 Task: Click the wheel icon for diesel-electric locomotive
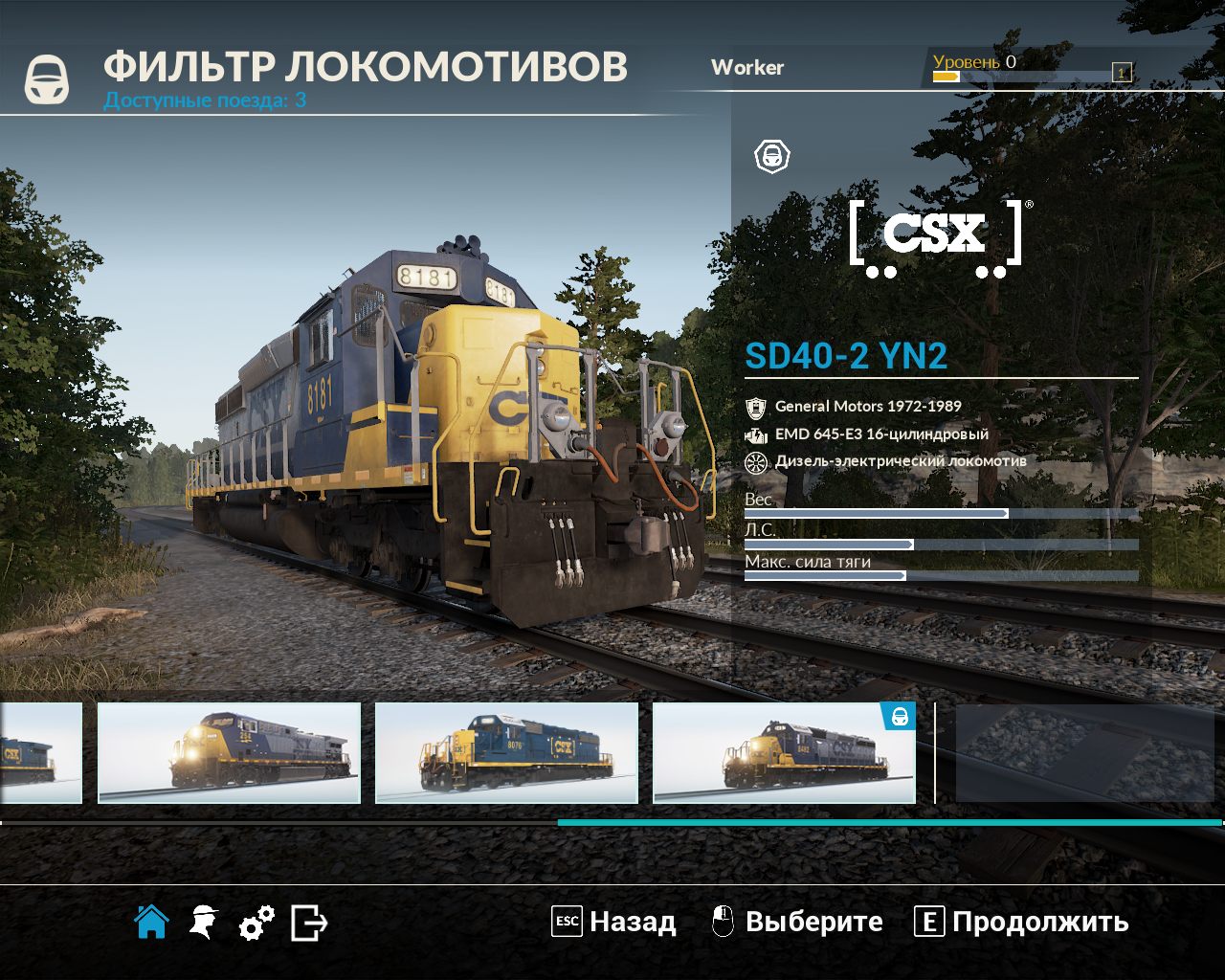[x=757, y=460]
